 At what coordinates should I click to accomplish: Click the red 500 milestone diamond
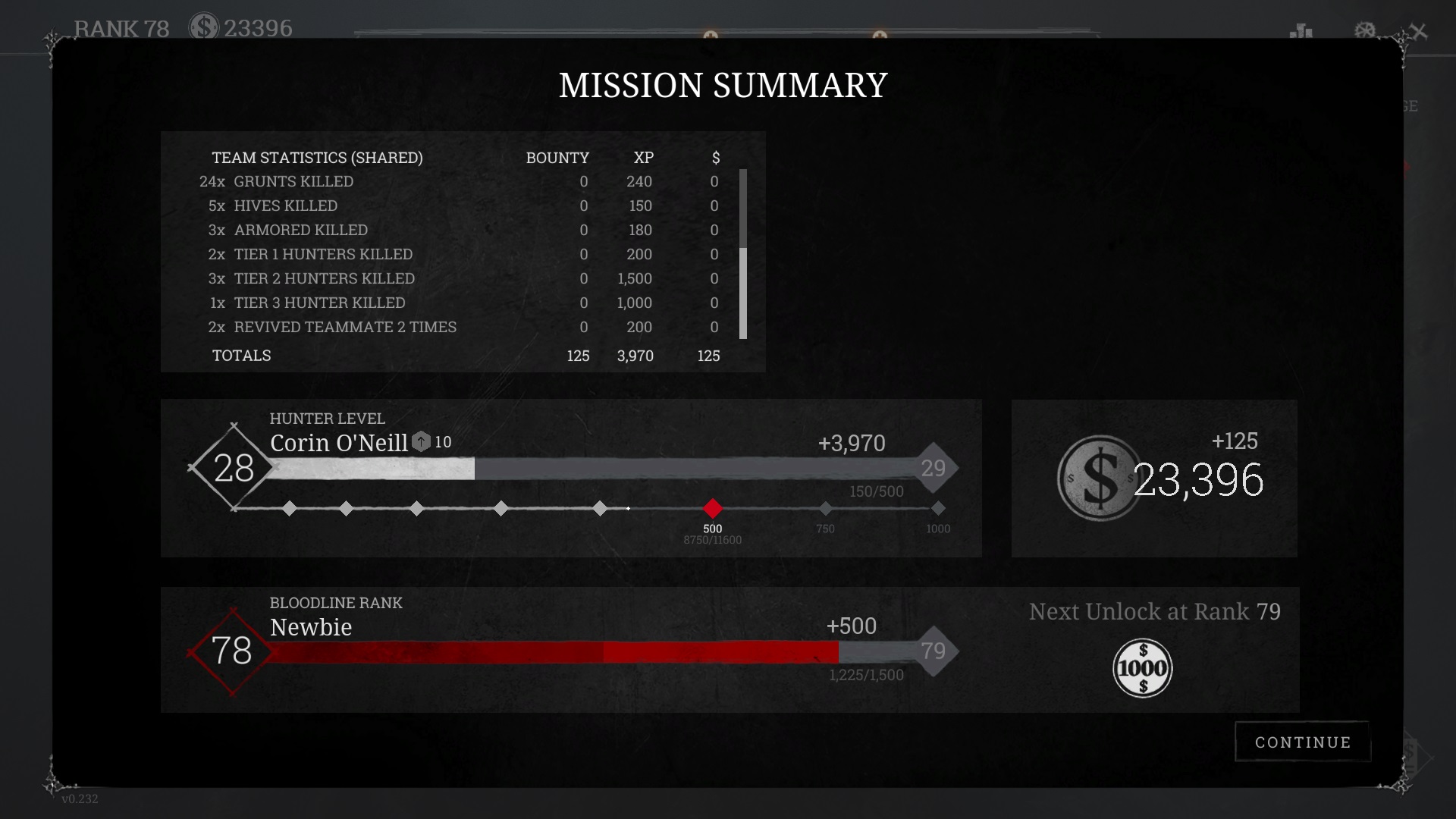(712, 508)
